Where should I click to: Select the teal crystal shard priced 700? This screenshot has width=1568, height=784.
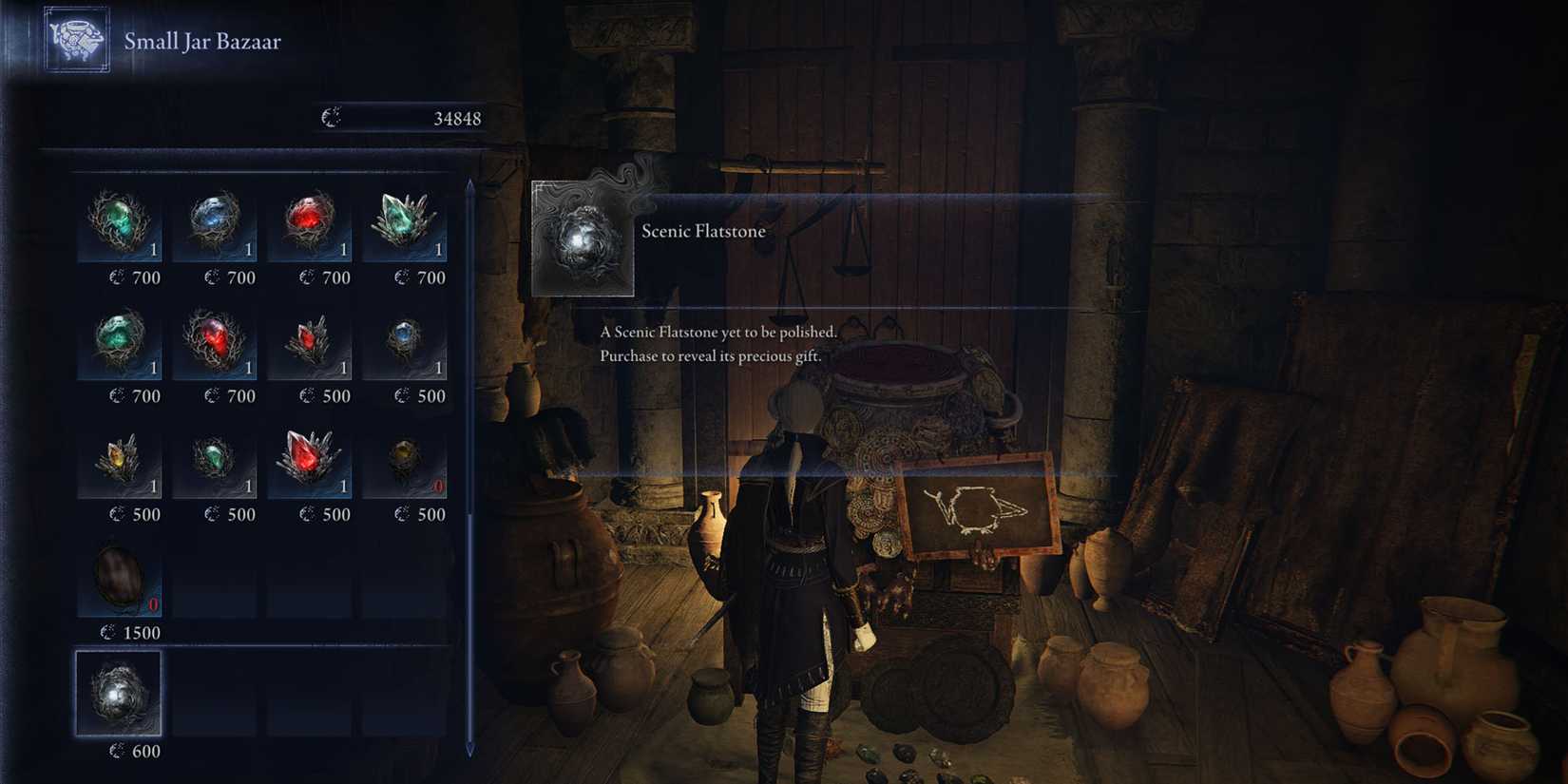point(409,223)
